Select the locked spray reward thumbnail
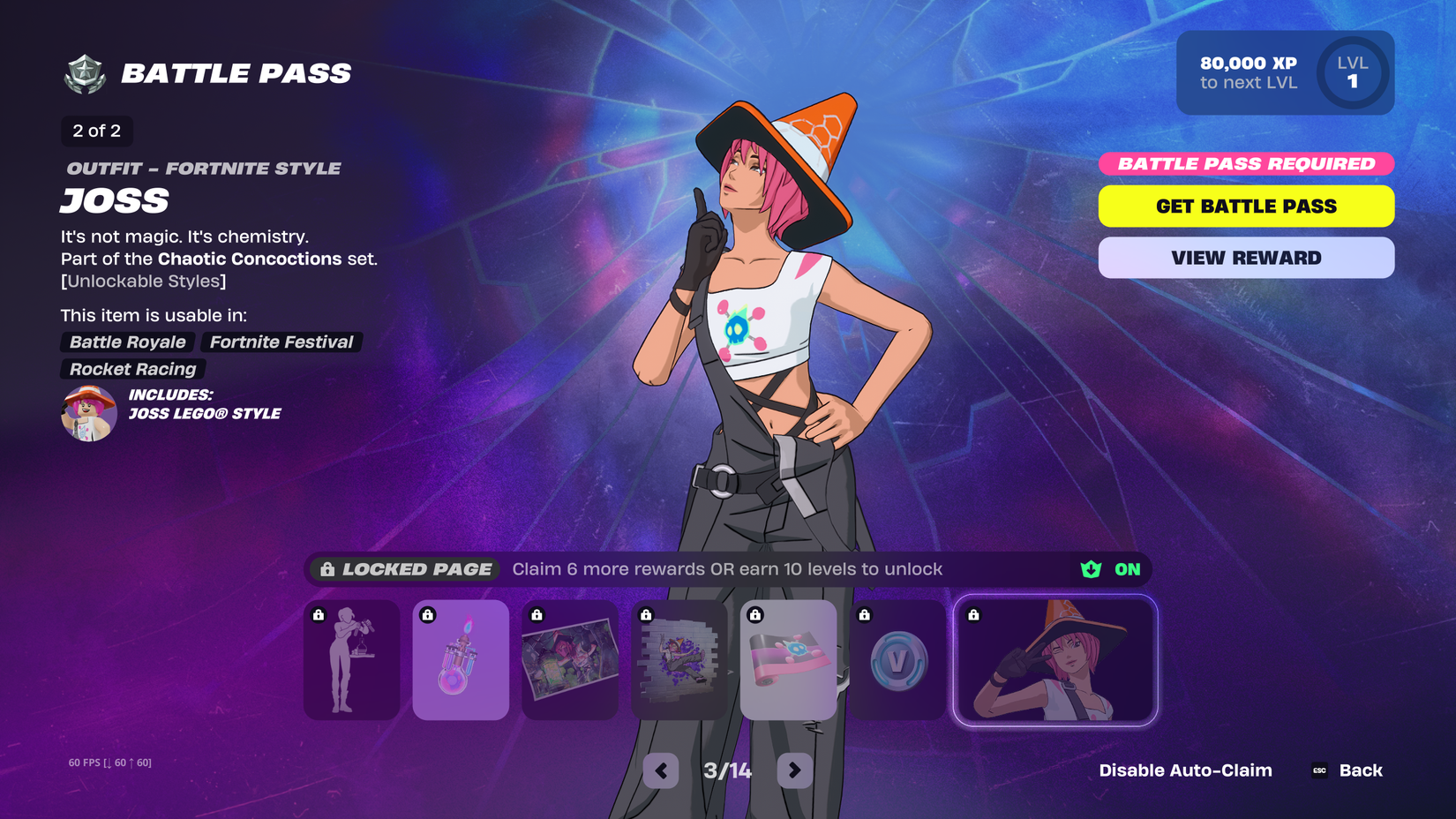 [x=679, y=660]
